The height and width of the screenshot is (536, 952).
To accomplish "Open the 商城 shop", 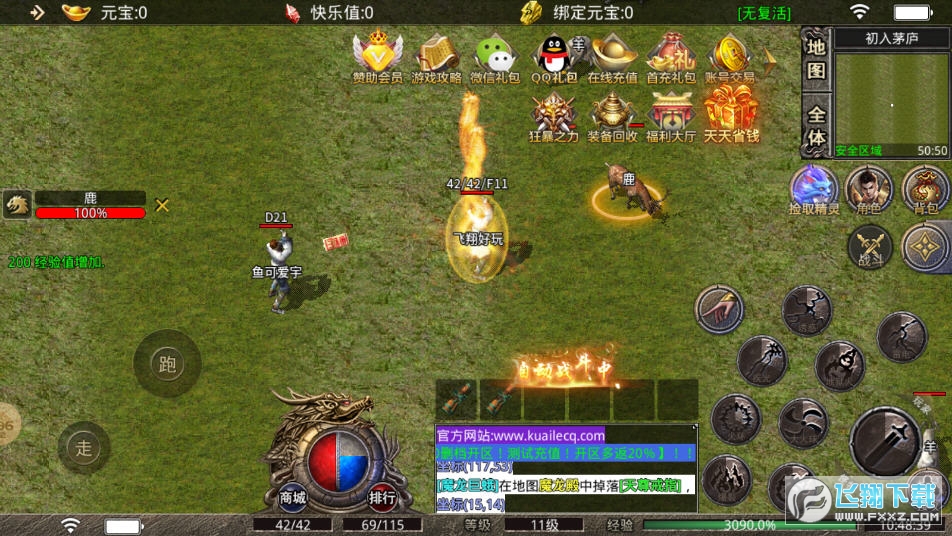I will [292, 497].
